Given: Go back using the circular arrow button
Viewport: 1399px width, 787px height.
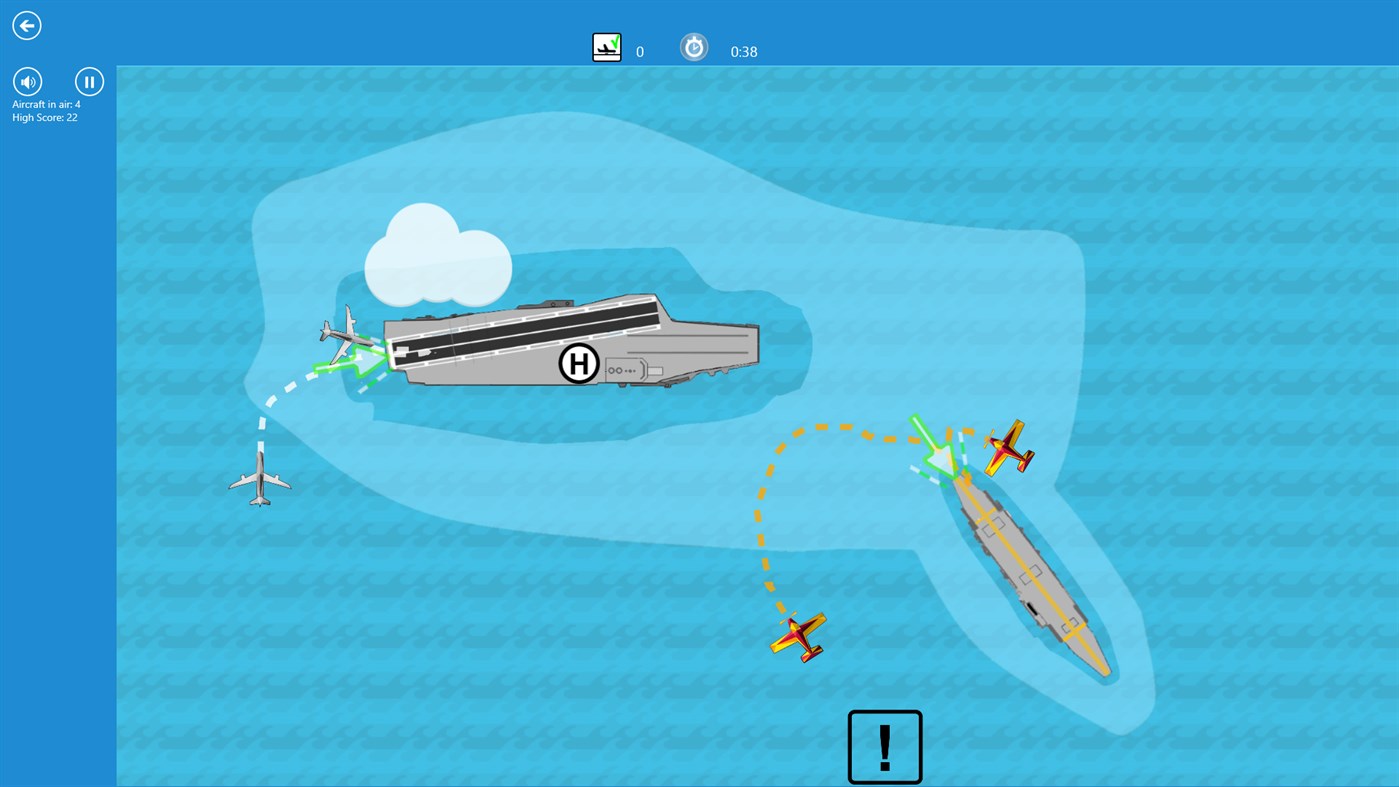Looking at the screenshot, I should (26, 25).
